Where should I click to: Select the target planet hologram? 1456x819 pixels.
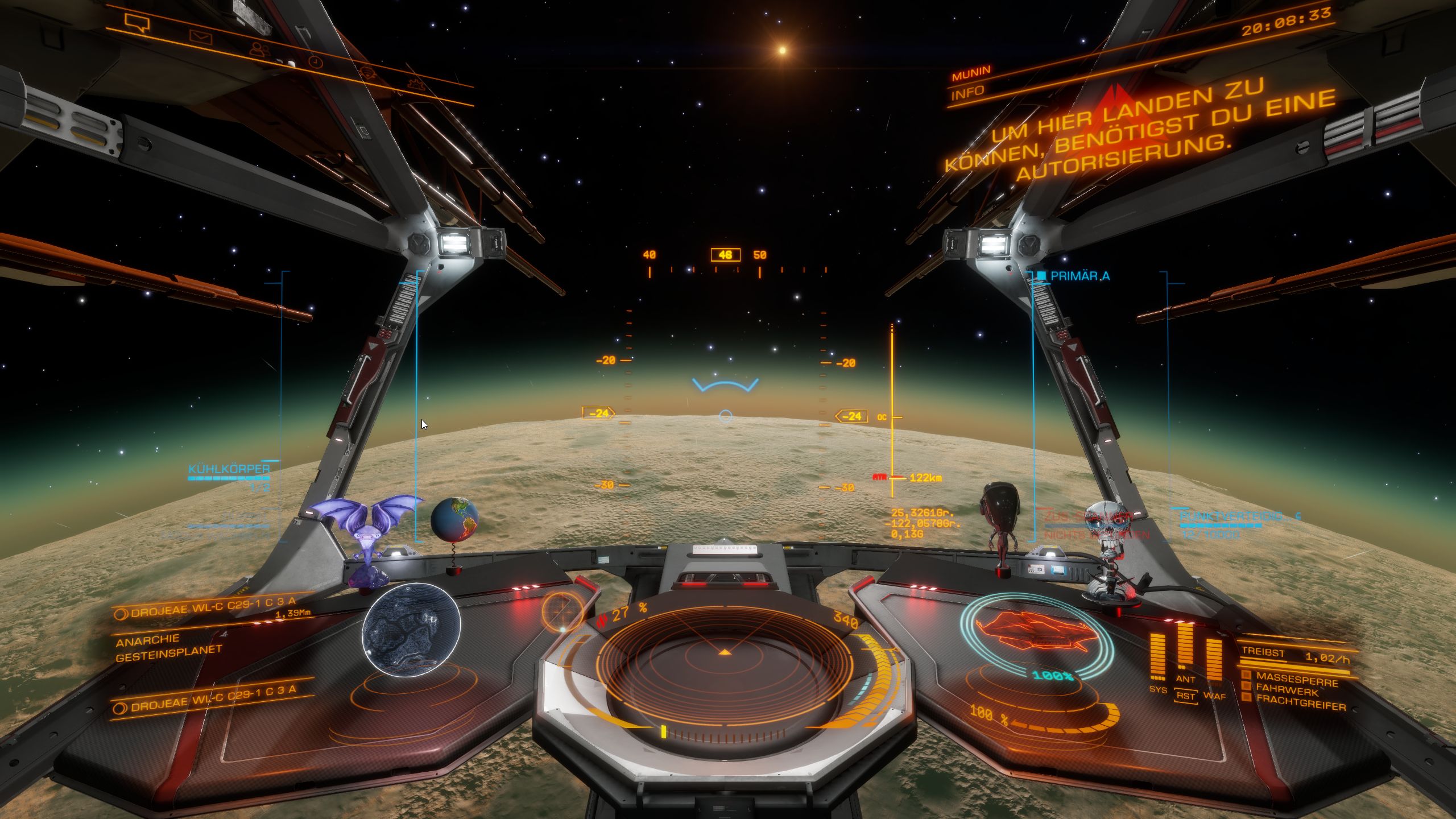(411, 630)
